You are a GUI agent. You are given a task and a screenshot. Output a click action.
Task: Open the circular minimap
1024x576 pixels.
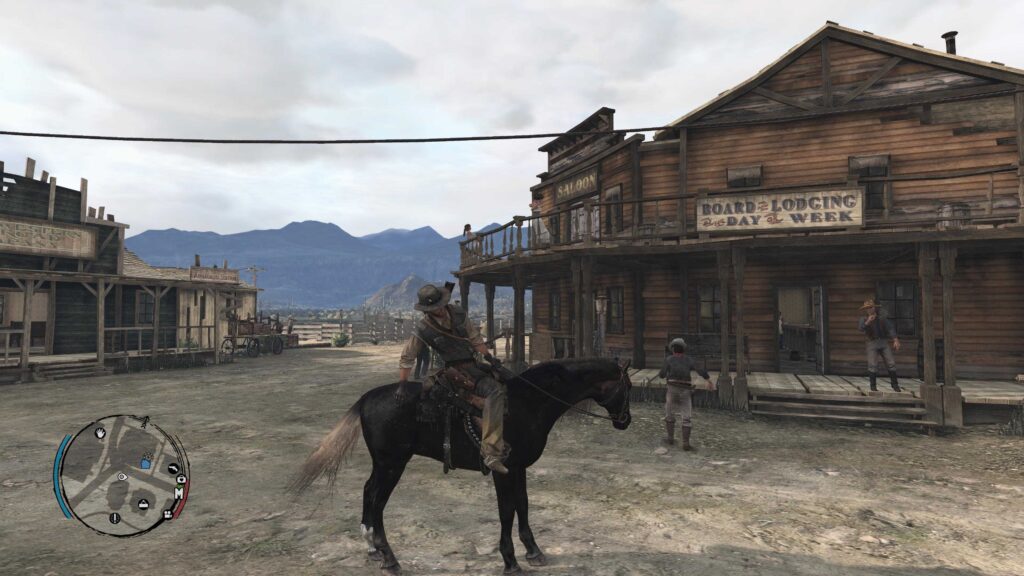(121, 476)
